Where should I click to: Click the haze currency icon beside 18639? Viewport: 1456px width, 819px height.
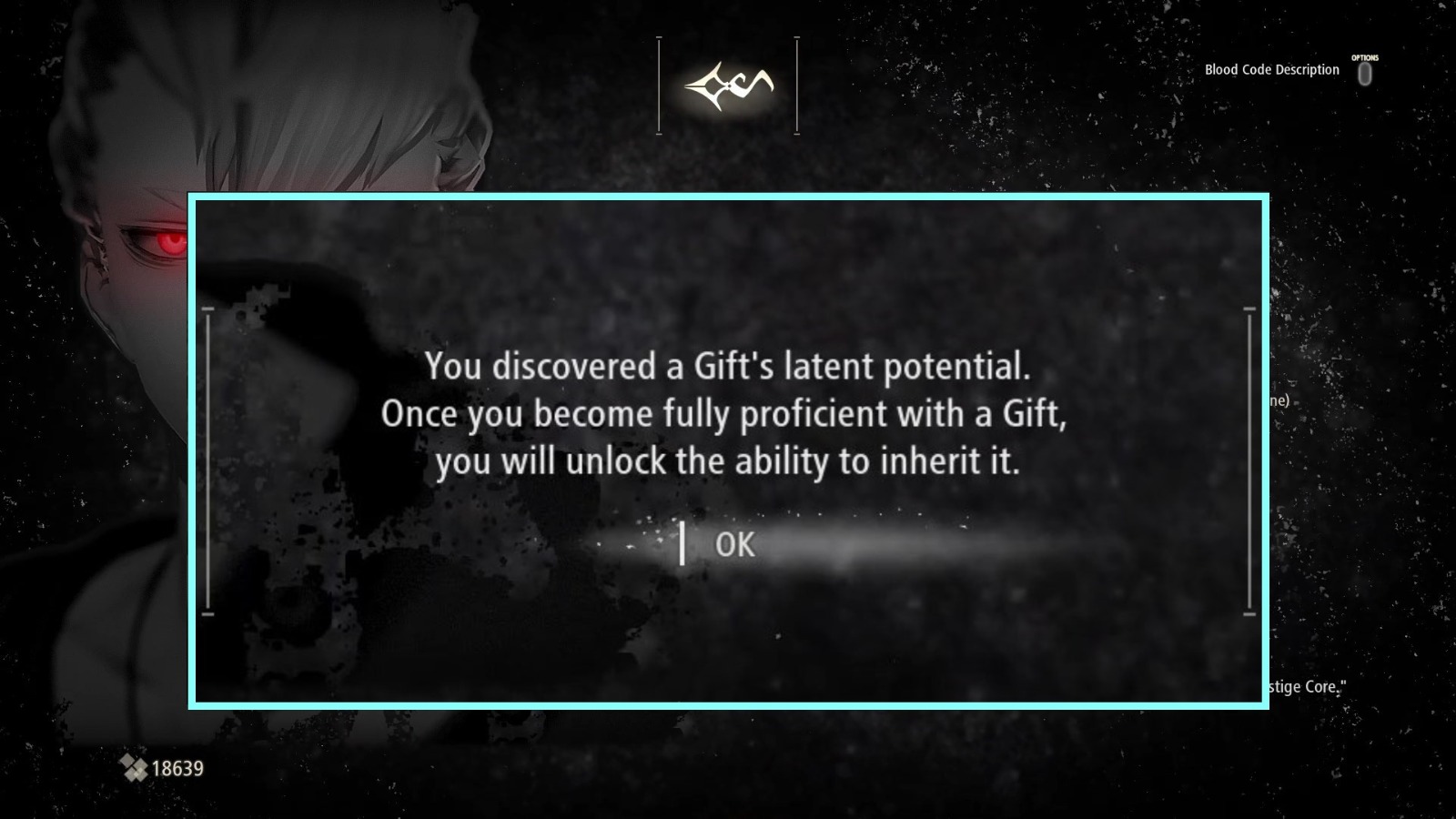click(135, 769)
